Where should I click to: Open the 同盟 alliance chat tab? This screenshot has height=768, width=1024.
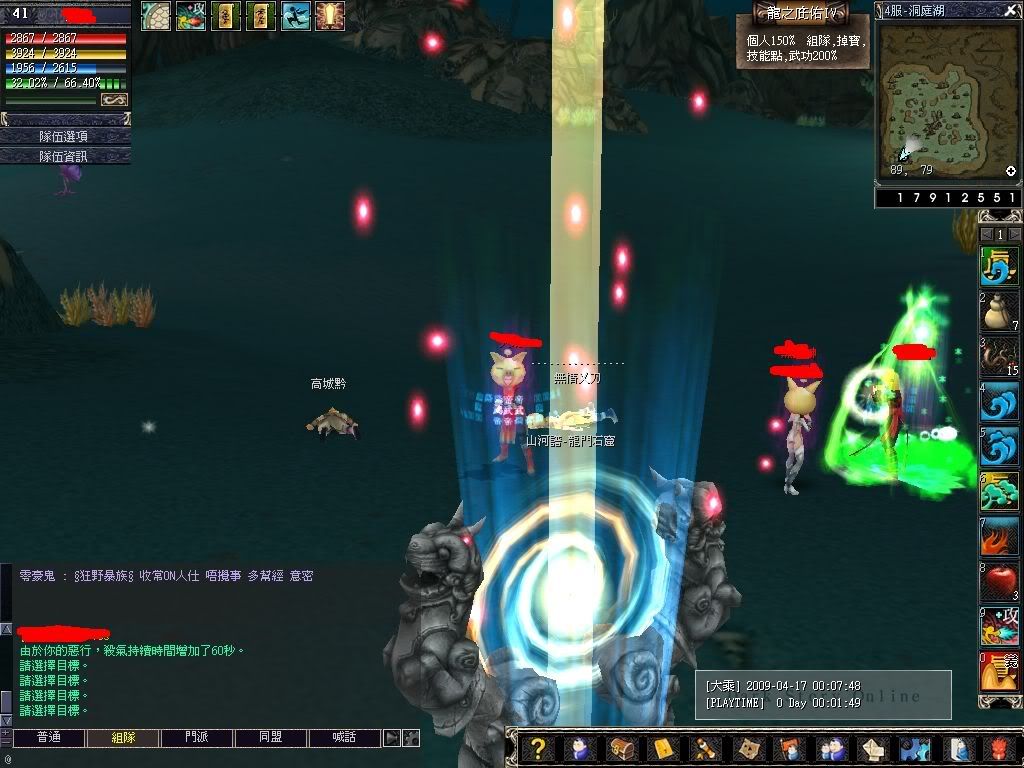[x=271, y=738]
